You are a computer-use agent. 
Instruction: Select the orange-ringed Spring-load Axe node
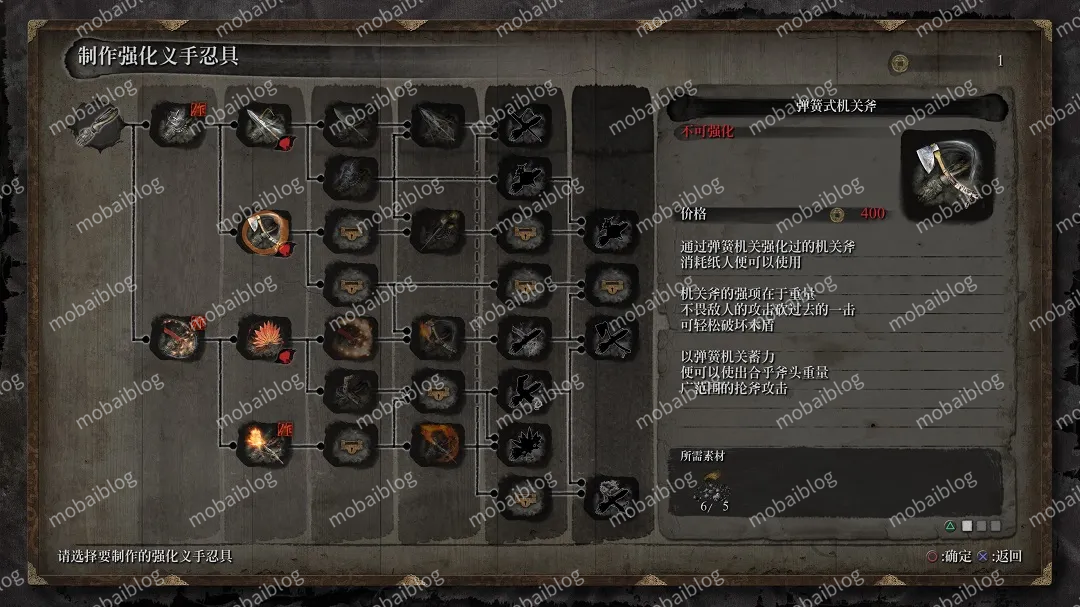(x=265, y=233)
